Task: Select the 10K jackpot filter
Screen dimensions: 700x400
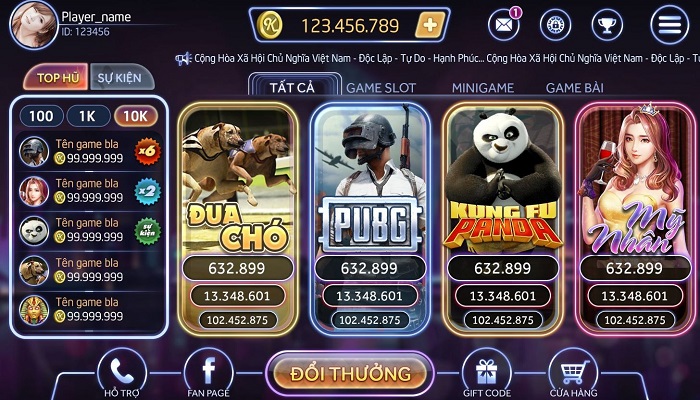Action: point(133,116)
